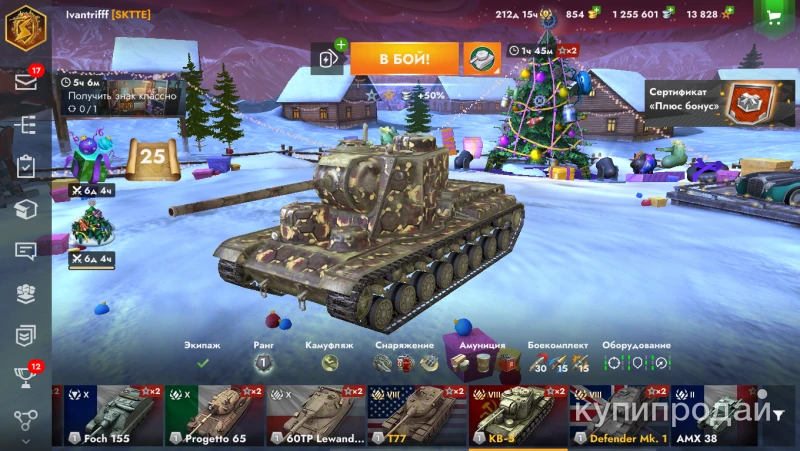Open the trophy icon with 12 notifications
800x451 pixels.
tap(26, 377)
